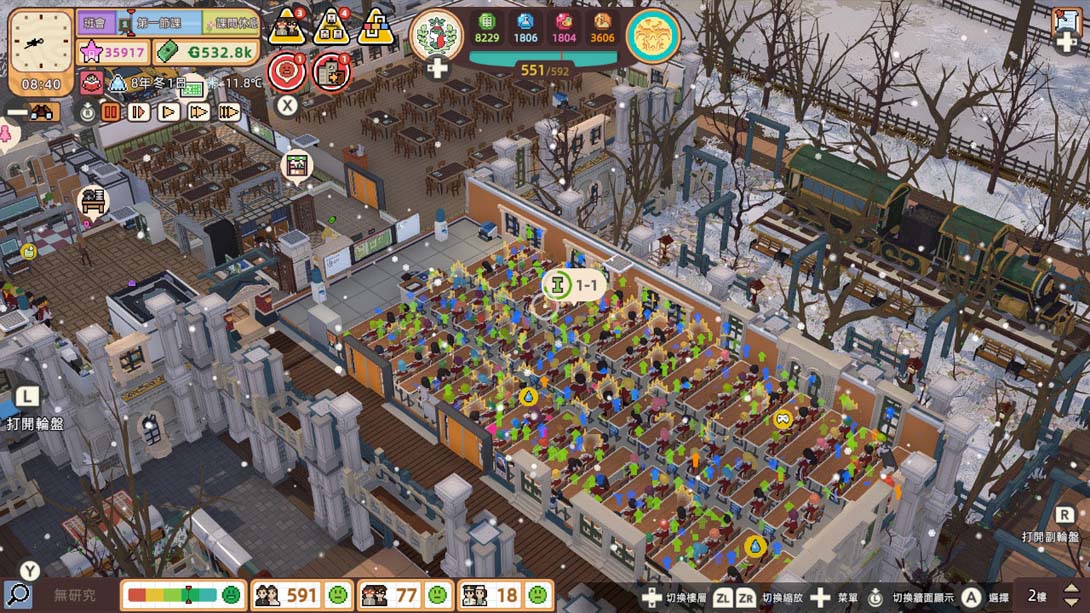This screenshot has height=613, width=1090.
Task: Open the student alert triangle icon
Action: pyautogui.click(x=288, y=26)
